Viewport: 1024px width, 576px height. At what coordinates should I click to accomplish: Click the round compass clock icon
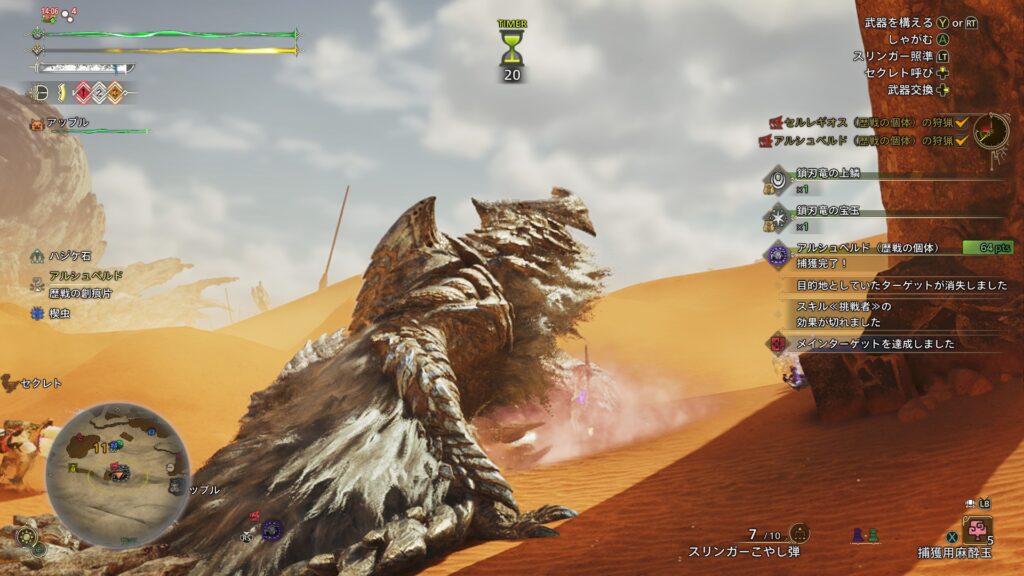point(991,131)
